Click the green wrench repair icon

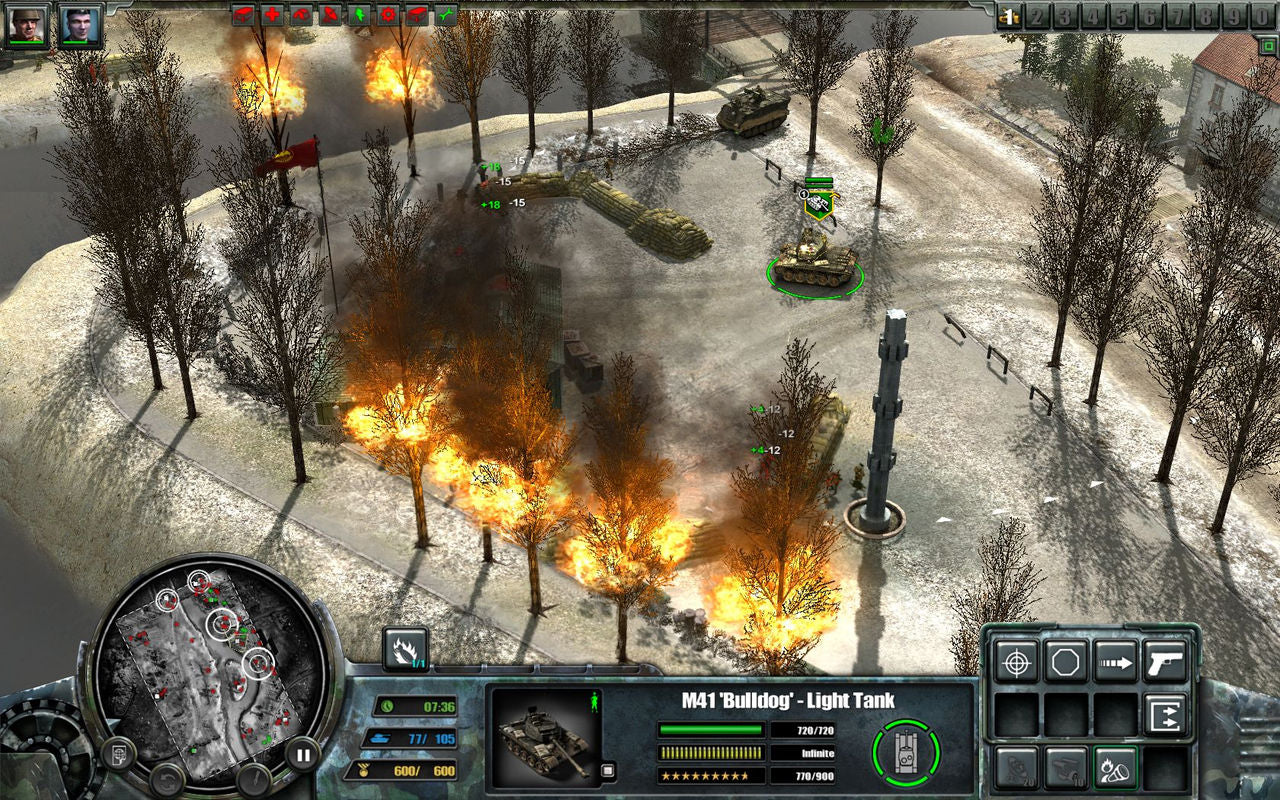[x=445, y=15]
